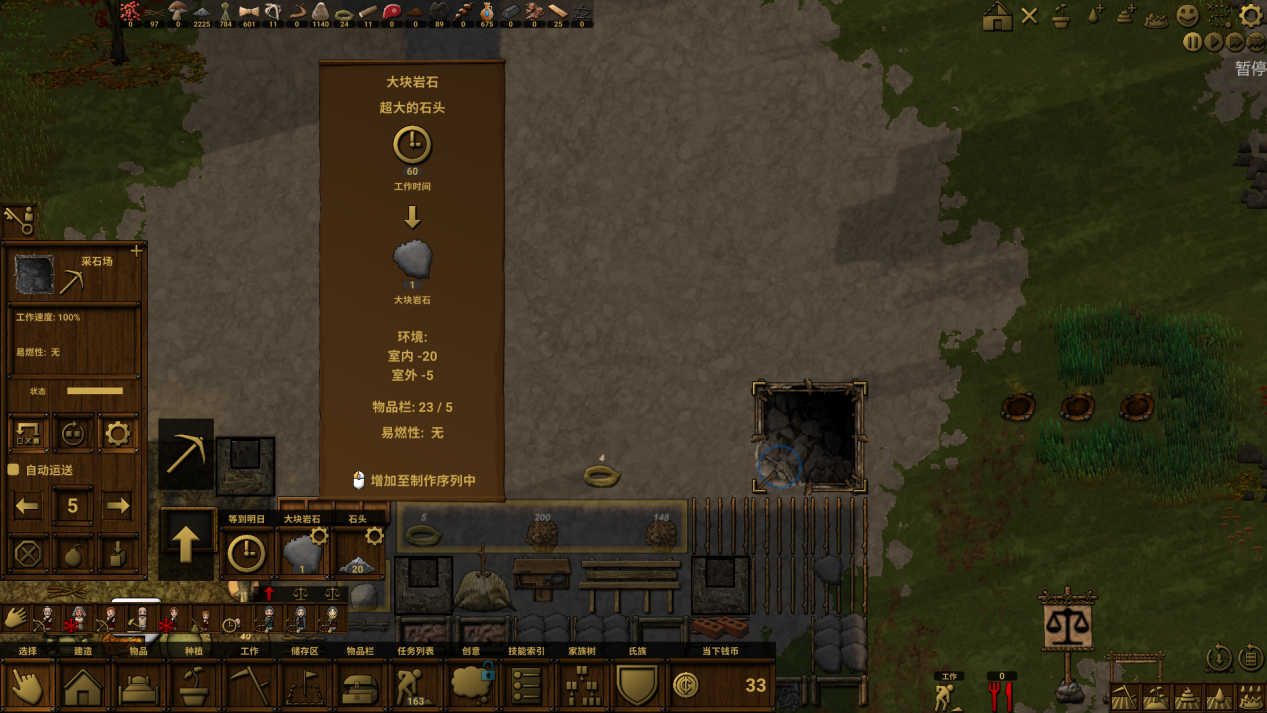
Task: Open the 技能索引 (Skill index)
Action: tap(526, 686)
